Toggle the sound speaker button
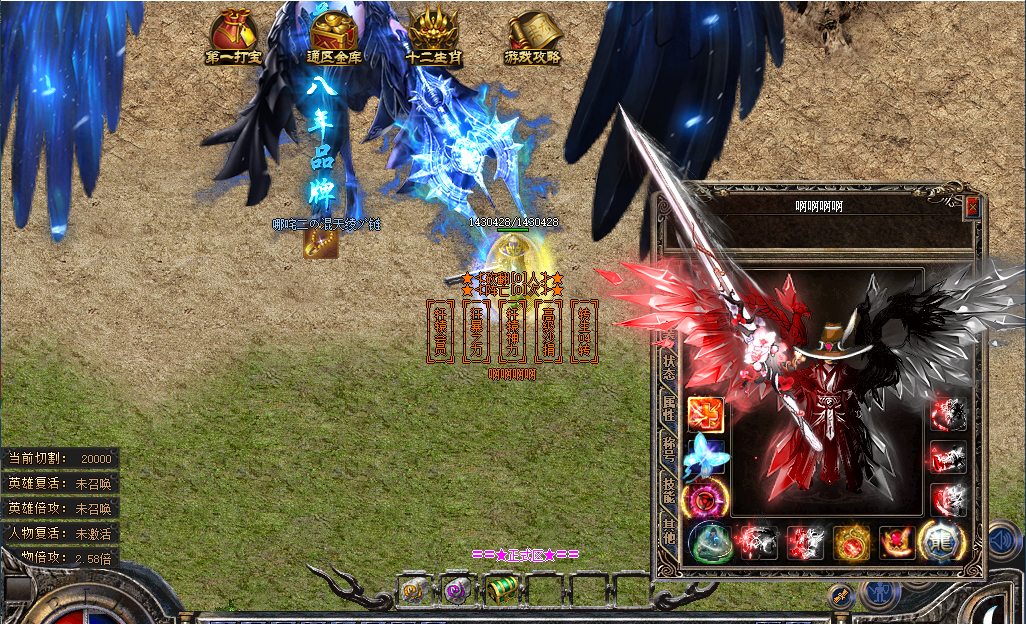 click(1003, 542)
